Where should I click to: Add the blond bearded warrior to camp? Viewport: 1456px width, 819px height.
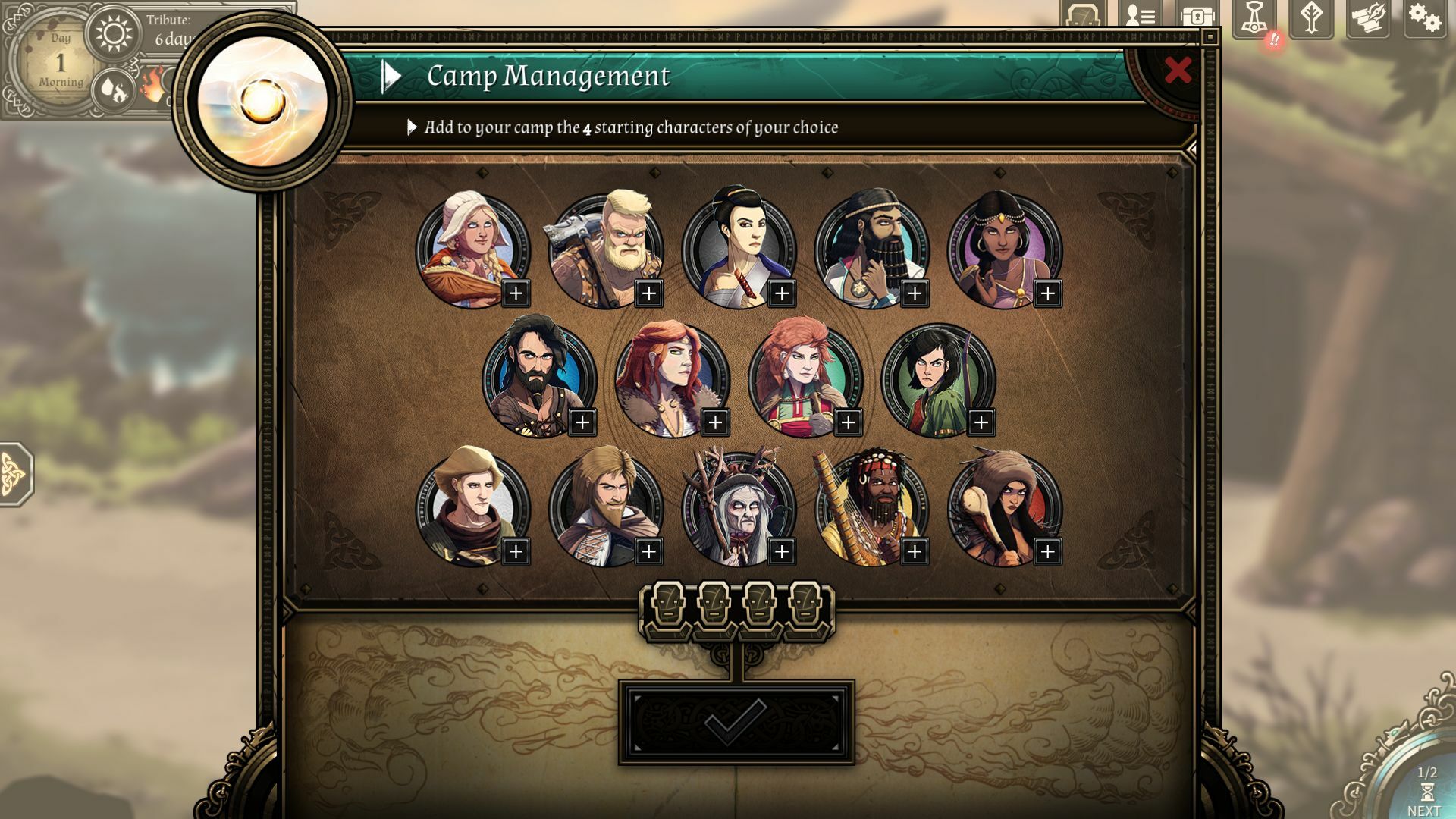point(648,292)
